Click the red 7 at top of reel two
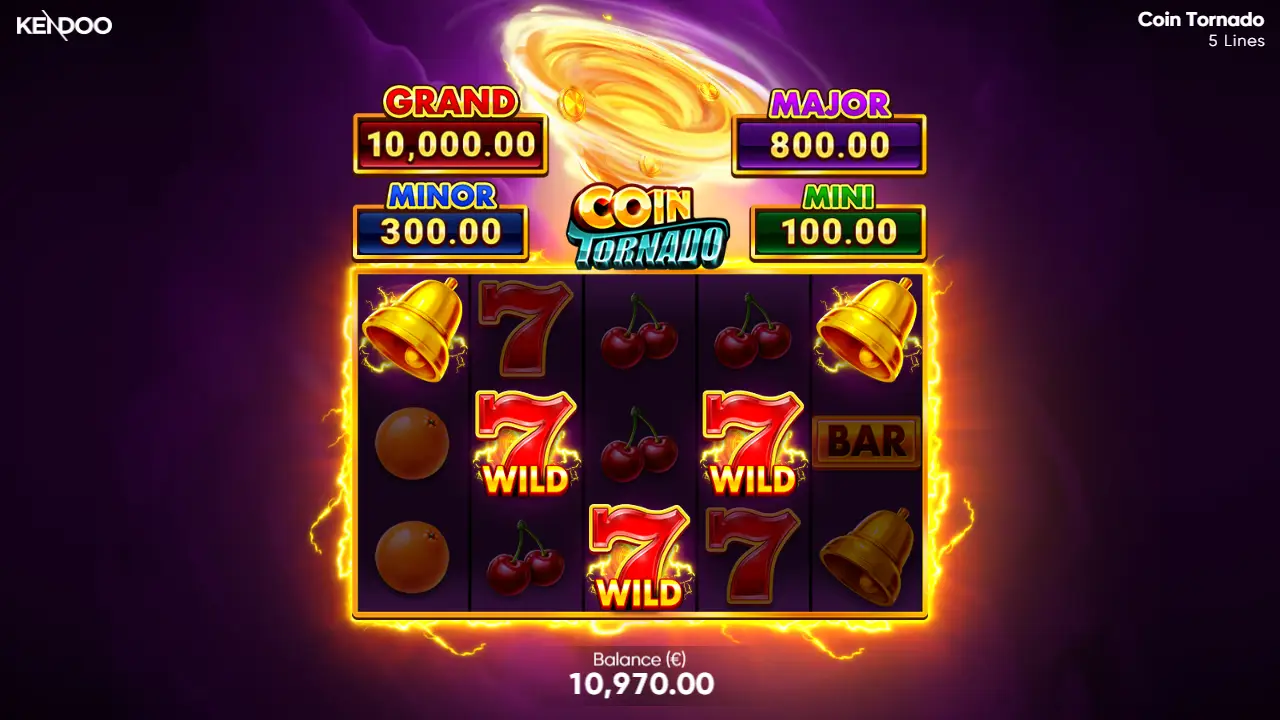This screenshot has height=720, width=1280. click(525, 330)
